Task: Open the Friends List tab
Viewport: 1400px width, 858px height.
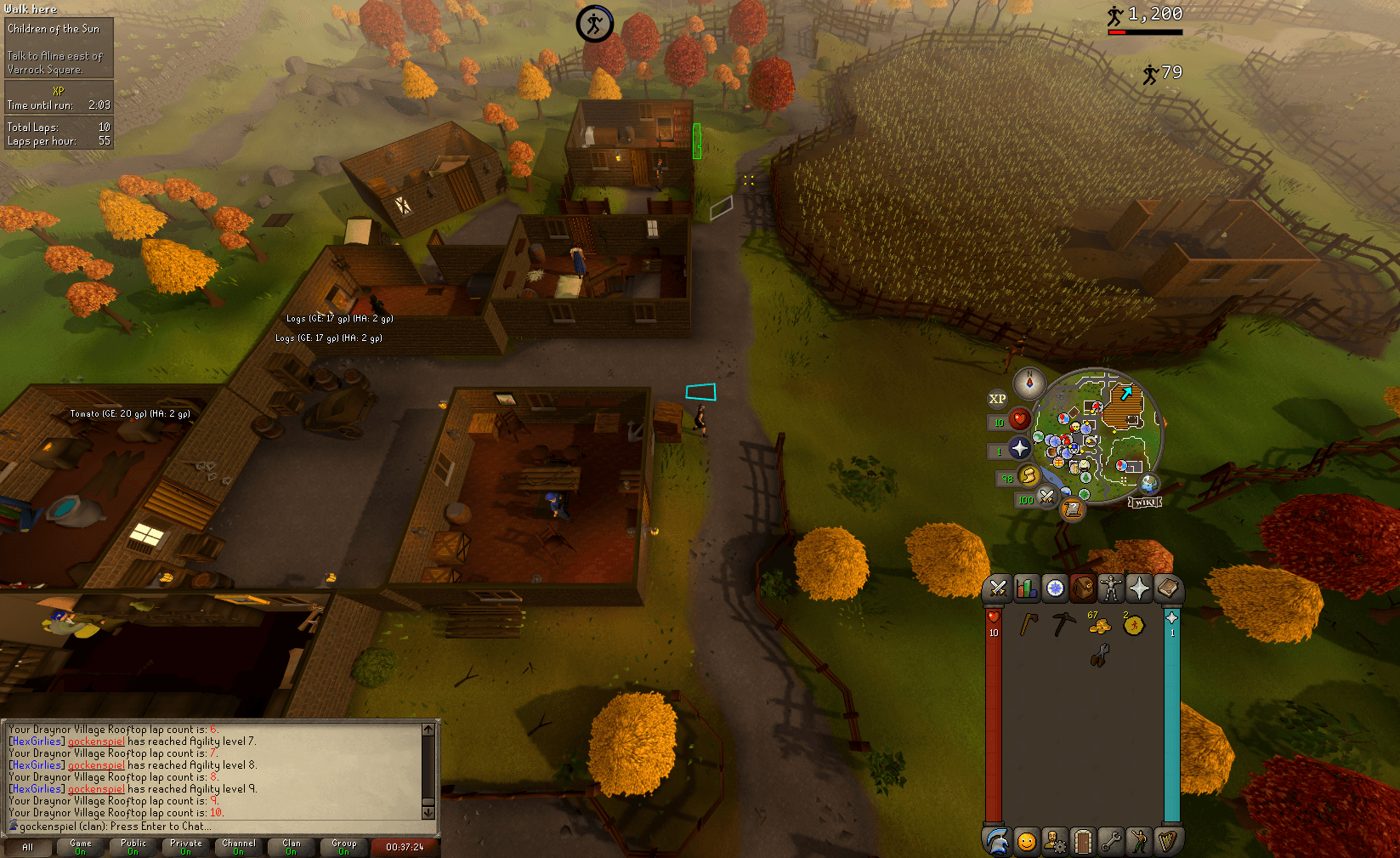Action: point(1025,842)
